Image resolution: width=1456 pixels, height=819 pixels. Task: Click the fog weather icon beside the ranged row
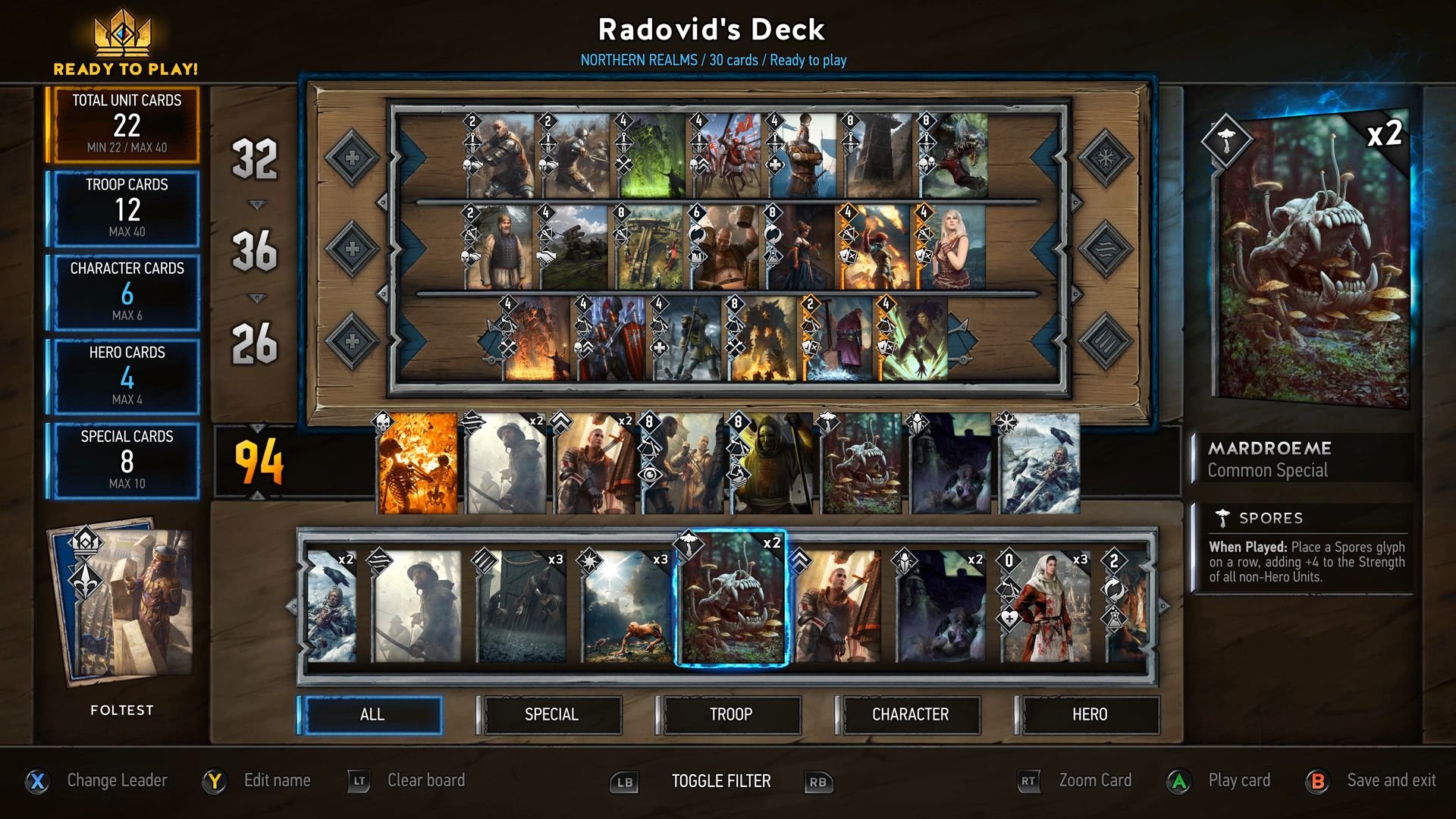tap(1104, 249)
